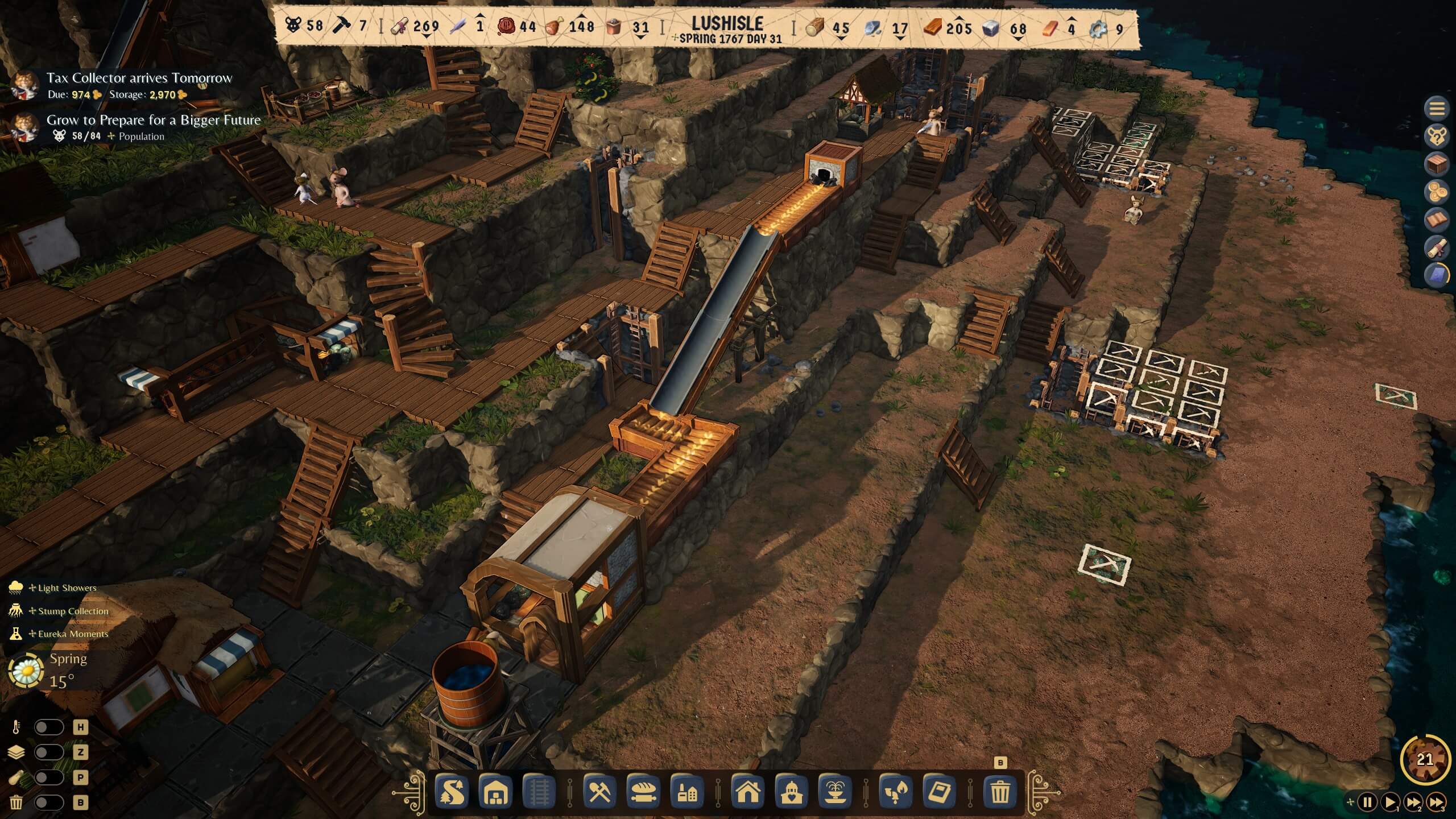Select the Tax Collector arrives Tomorrow notice
This screenshot has width=1456, height=819.
(x=139, y=78)
